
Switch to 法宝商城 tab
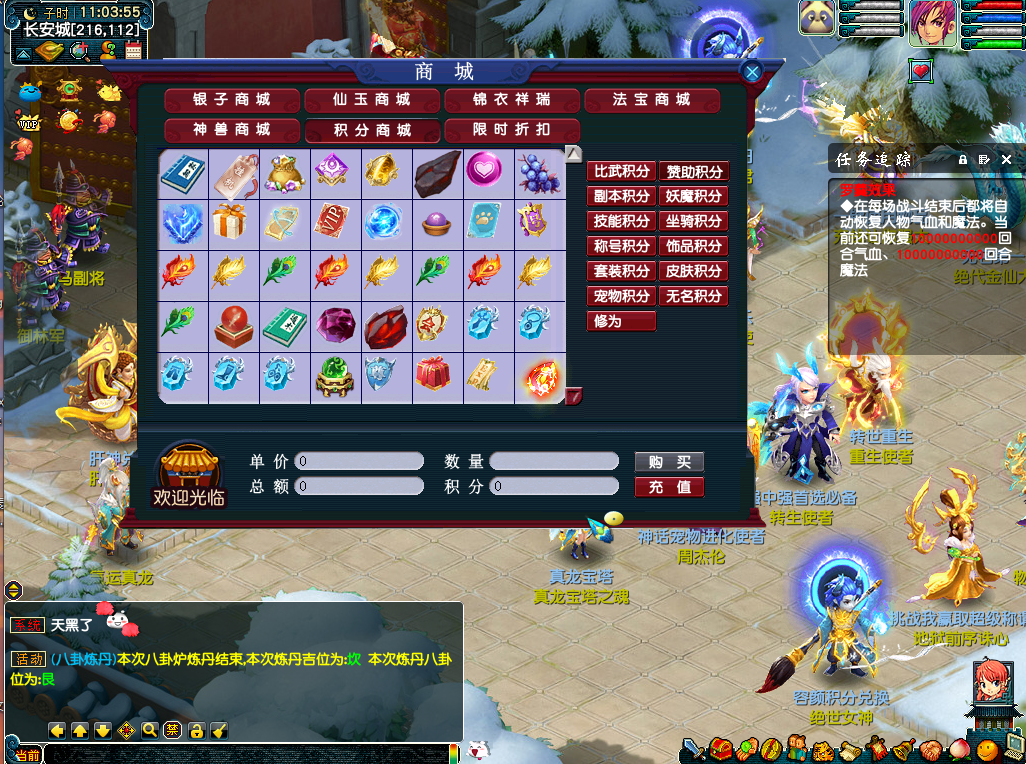click(x=652, y=100)
